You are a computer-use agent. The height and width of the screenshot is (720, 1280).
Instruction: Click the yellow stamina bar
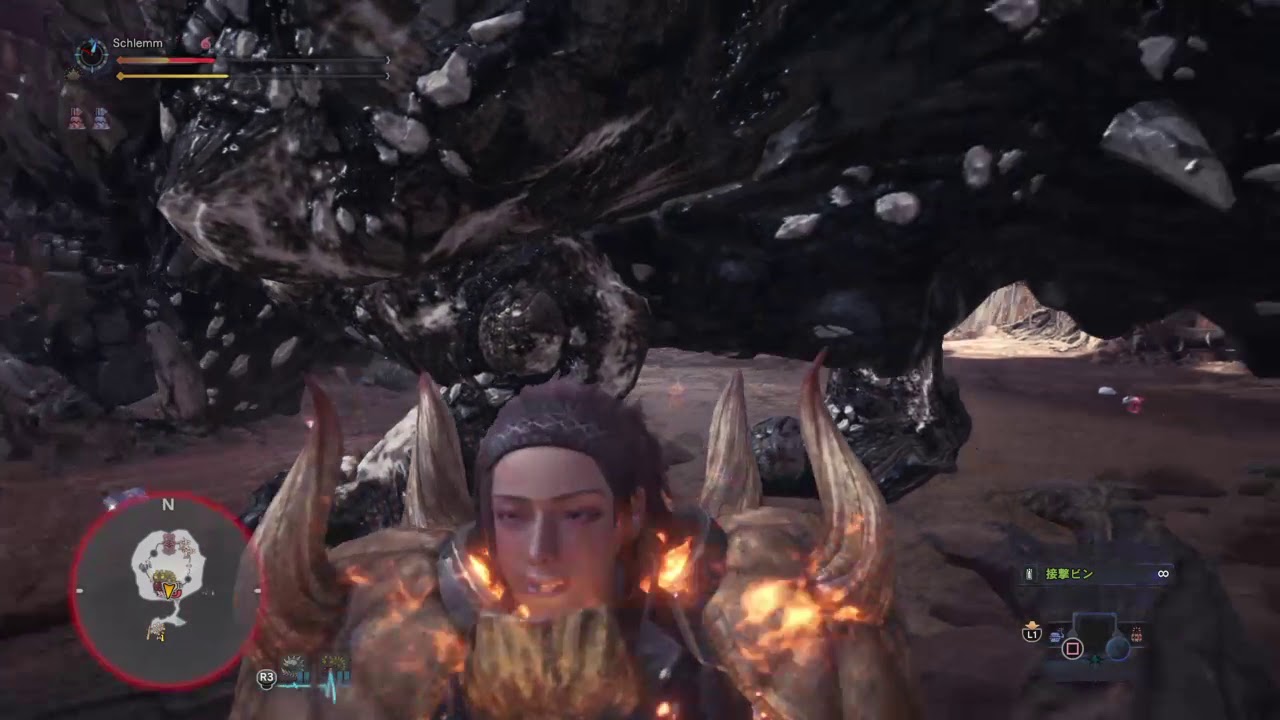(174, 76)
